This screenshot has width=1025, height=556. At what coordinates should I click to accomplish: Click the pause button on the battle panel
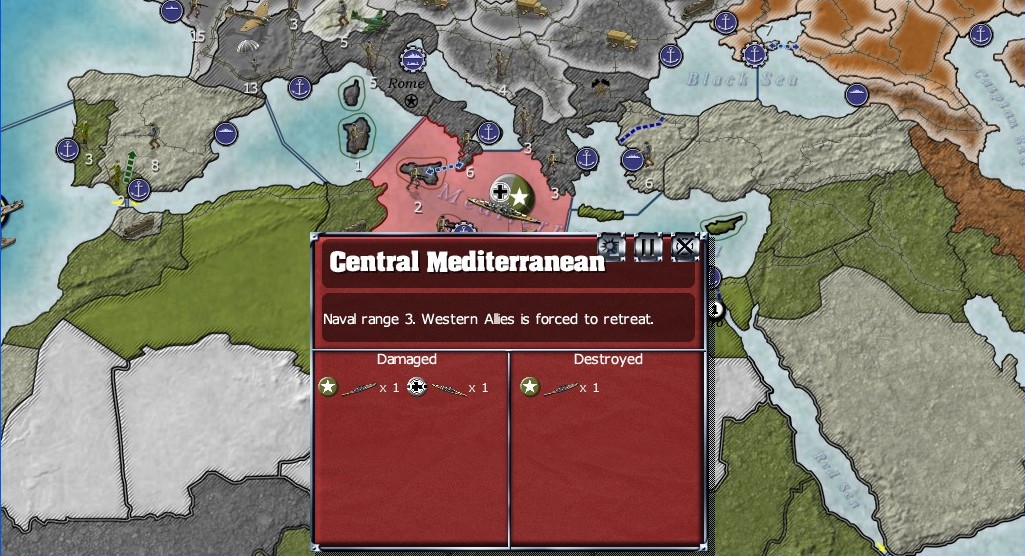click(x=648, y=246)
